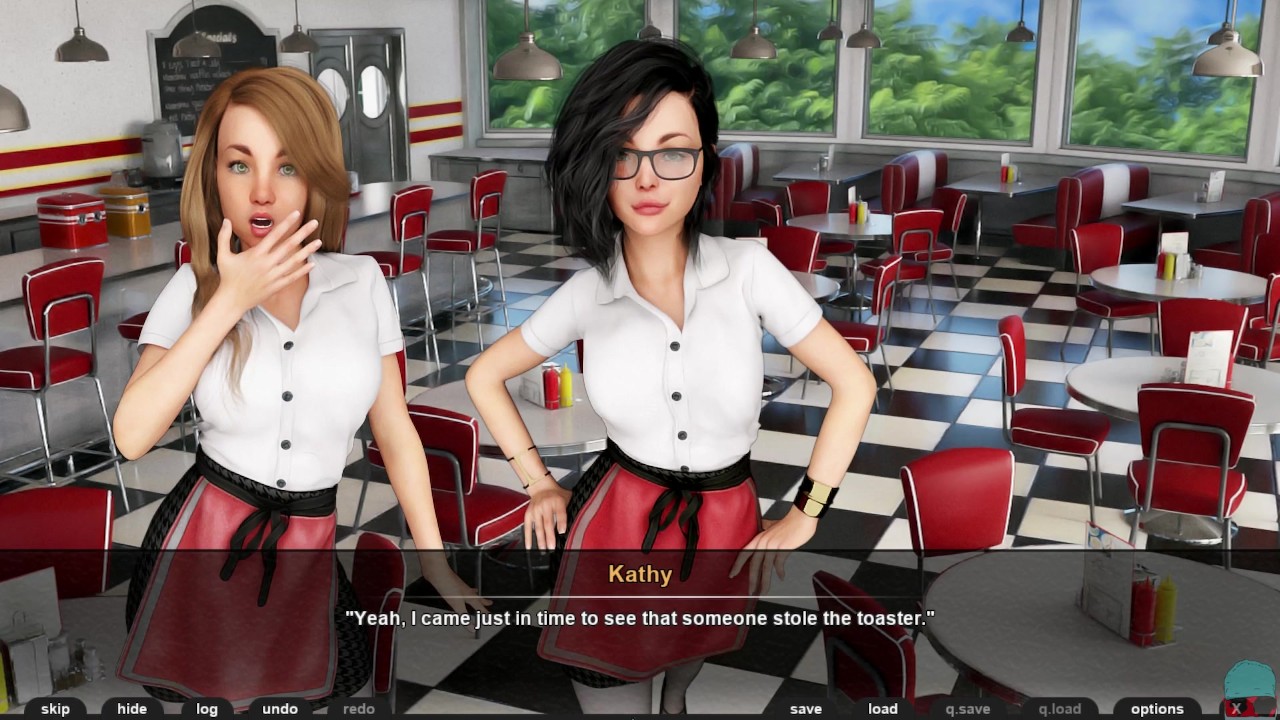Screen dimensions: 1280x720
Task: Undo the last dialogue line
Action: point(280,709)
